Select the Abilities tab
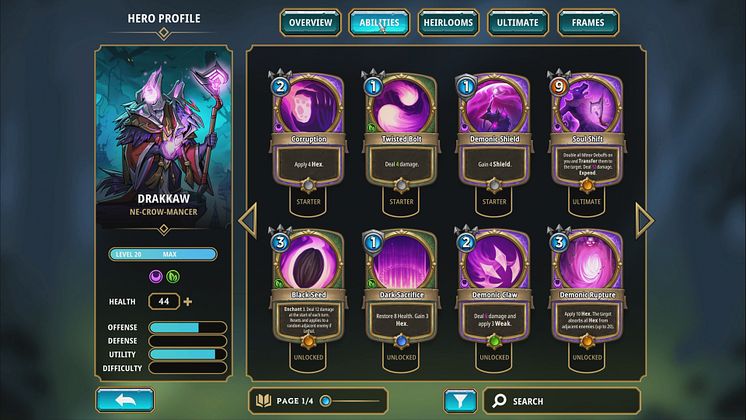746x420 pixels. [379, 22]
